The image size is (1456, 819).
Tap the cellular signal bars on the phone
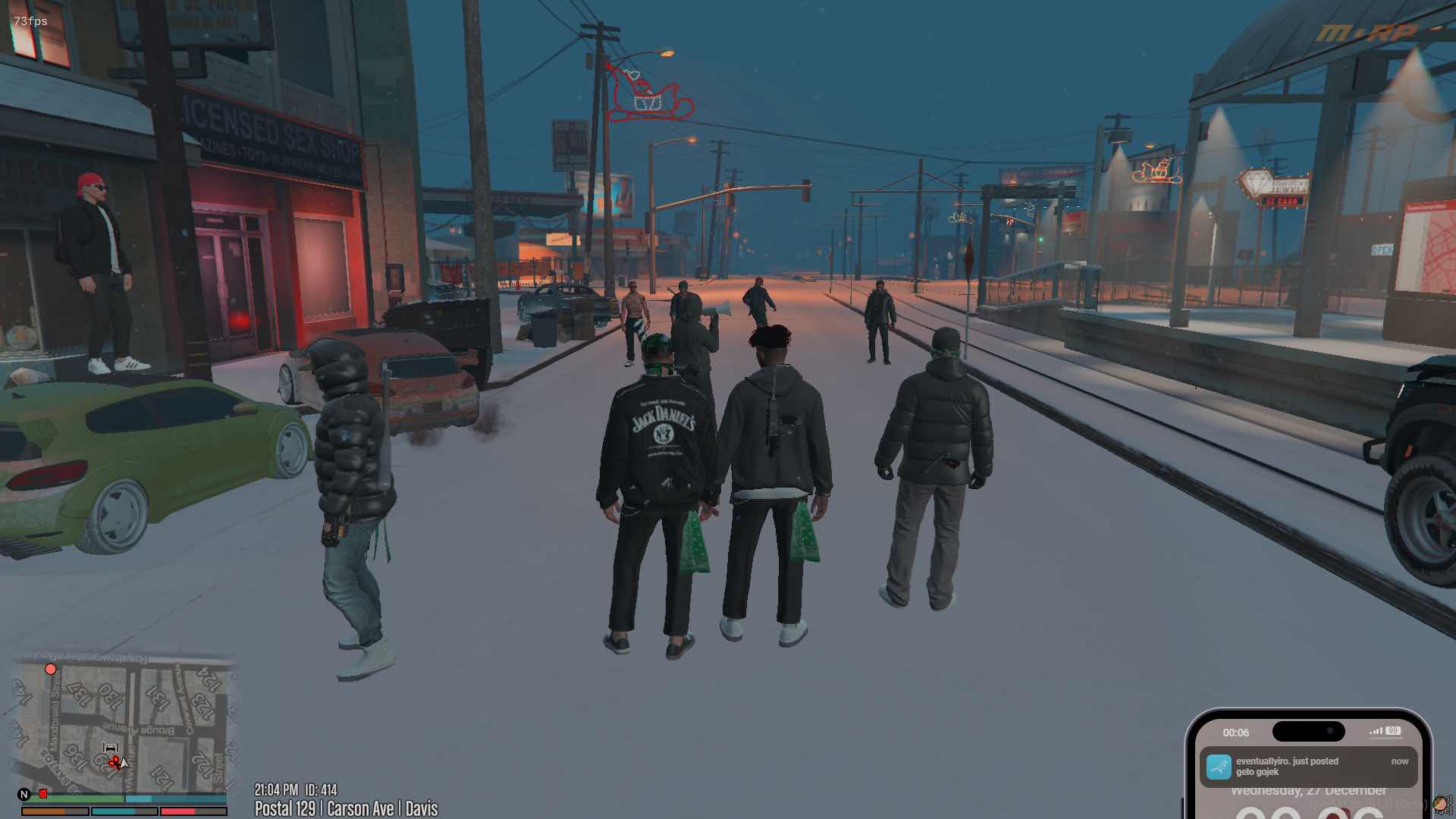click(x=1376, y=731)
